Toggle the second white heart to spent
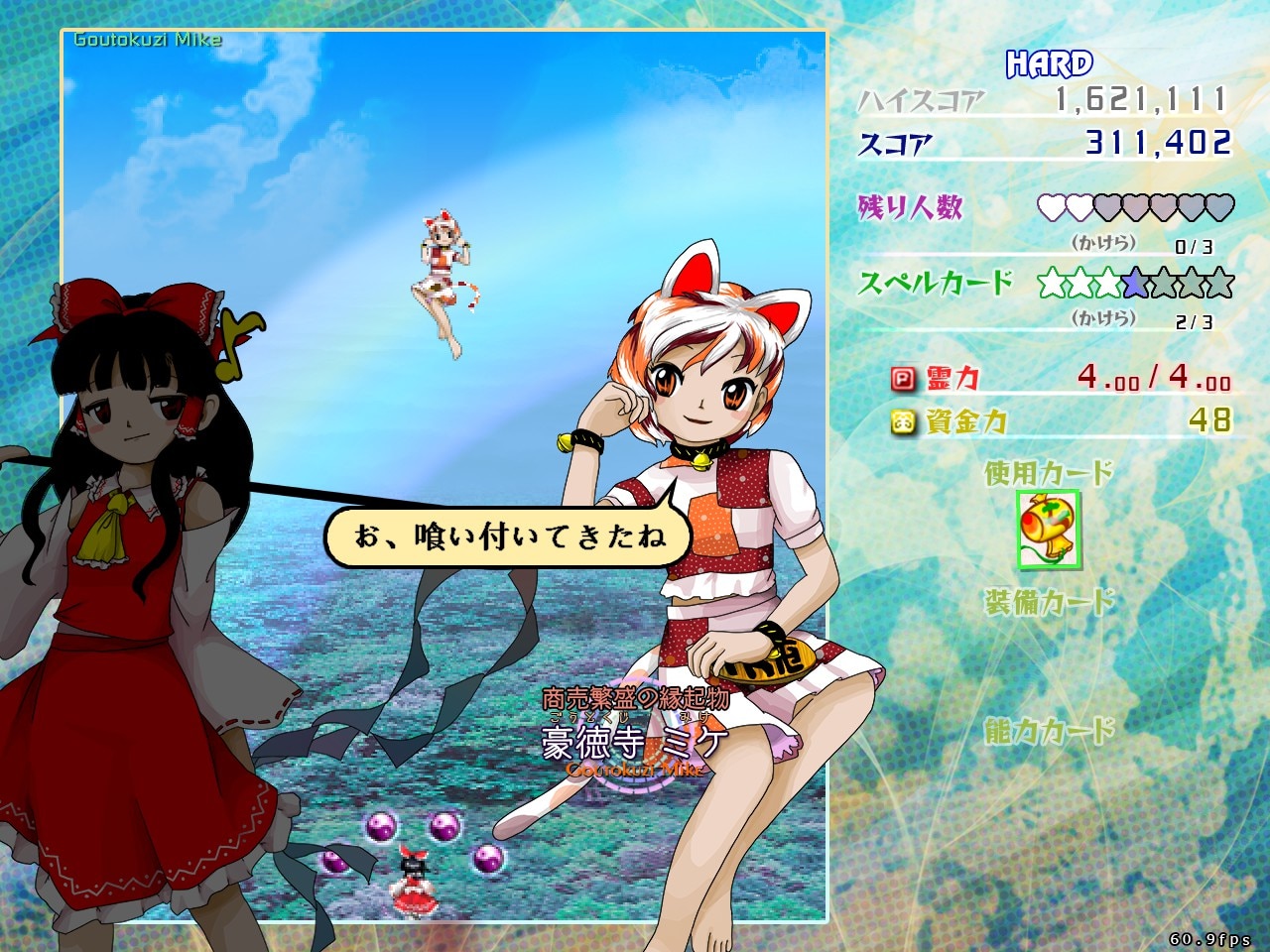Viewport: 1270px width, 952px height. pos(1078,206)
